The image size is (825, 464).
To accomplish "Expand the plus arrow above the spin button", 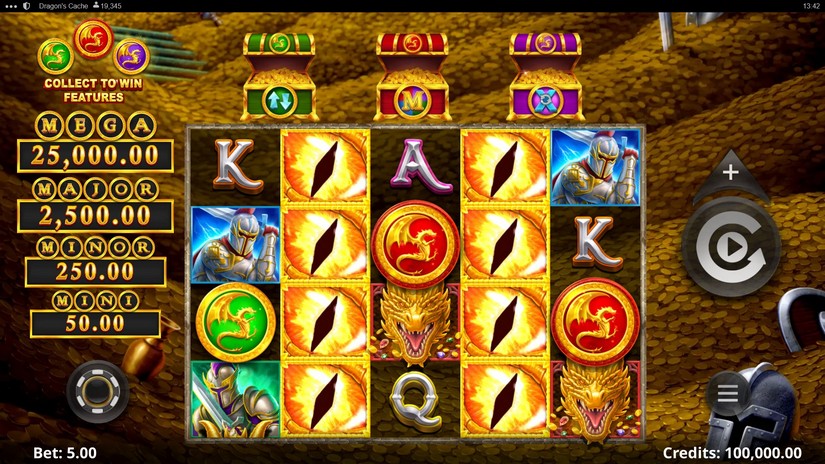I will (731, 173).
